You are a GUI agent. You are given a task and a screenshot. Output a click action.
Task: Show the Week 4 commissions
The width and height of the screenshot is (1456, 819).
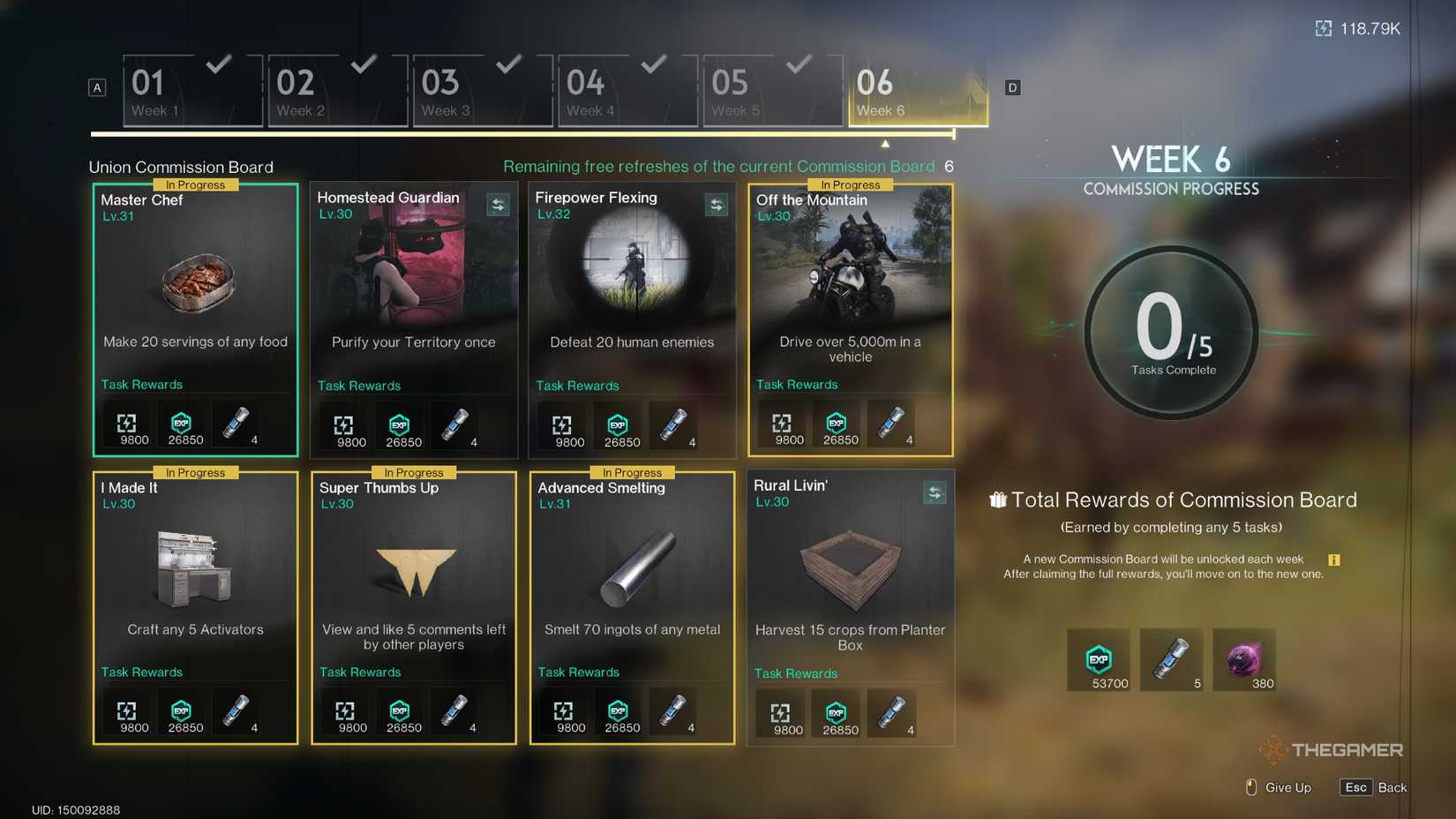click(627, 92)
